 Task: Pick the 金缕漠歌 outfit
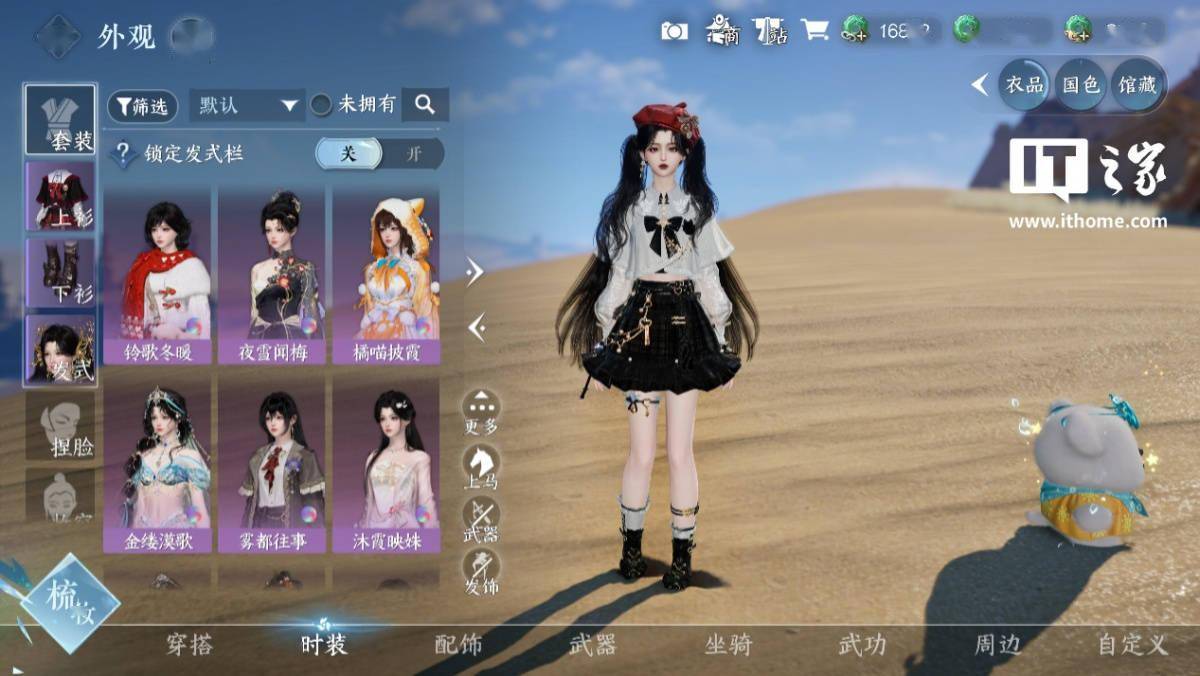click(x=157, y=464)
